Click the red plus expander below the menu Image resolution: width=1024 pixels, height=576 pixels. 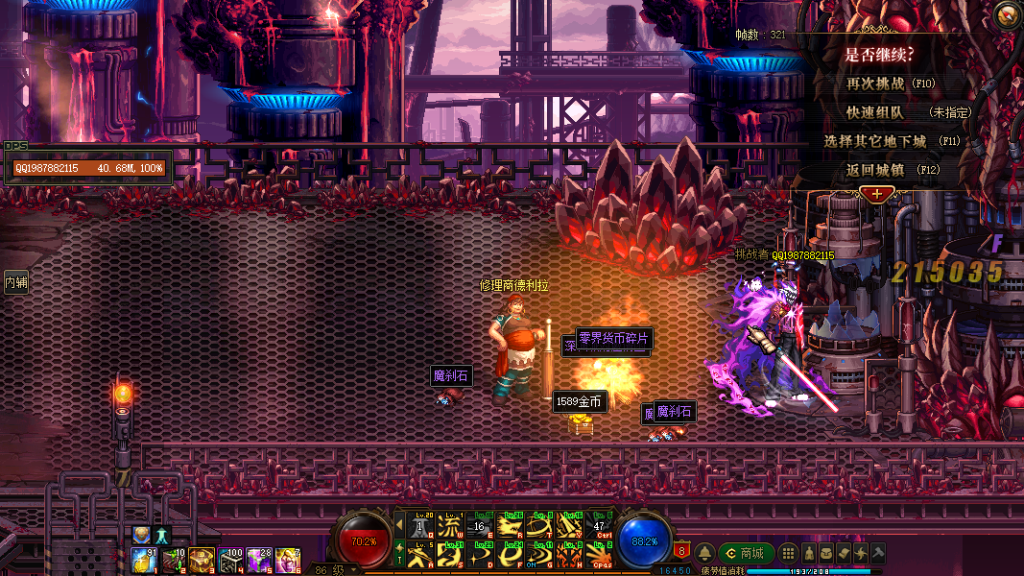[877, 193]
